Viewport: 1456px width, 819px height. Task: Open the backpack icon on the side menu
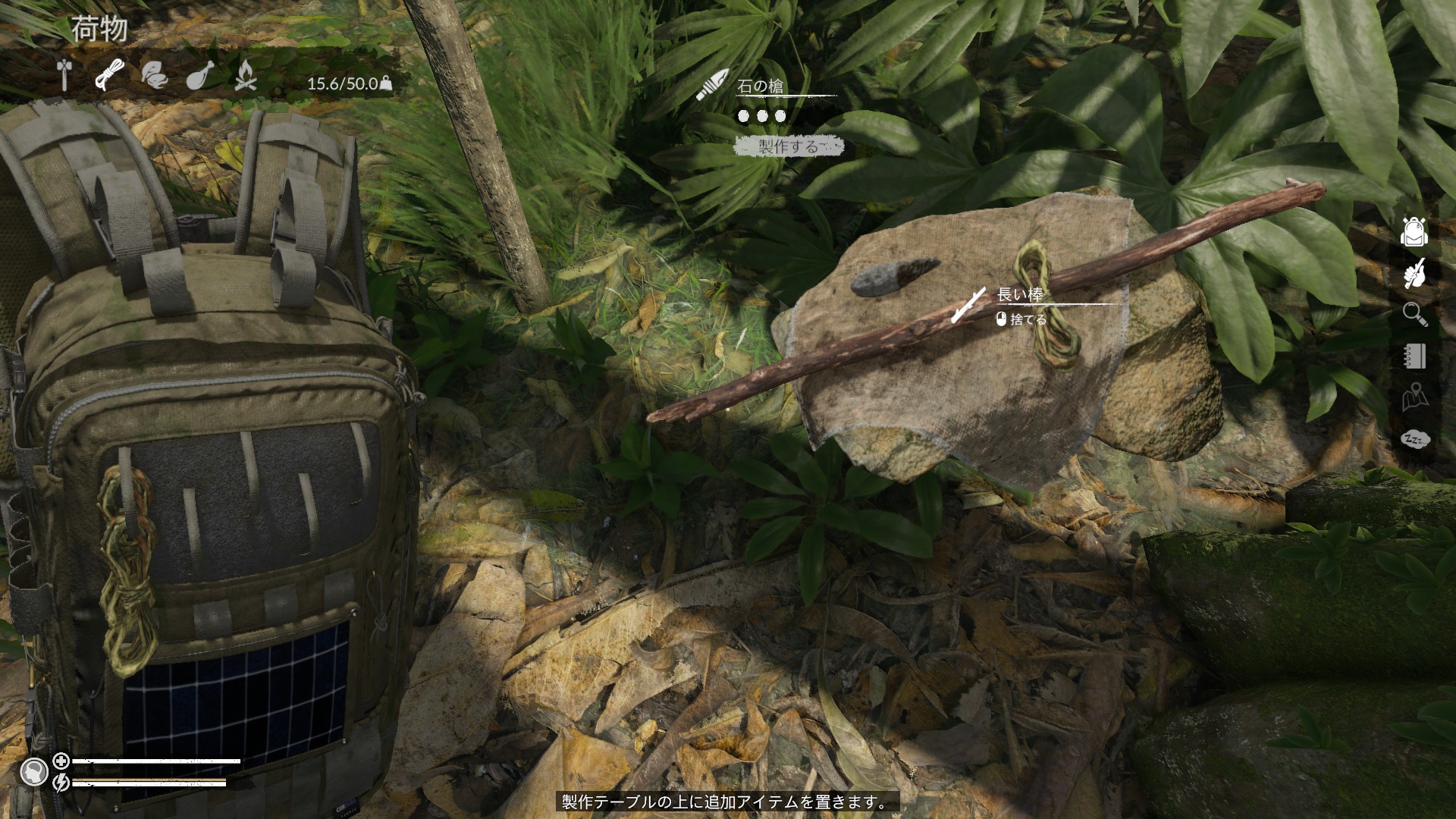coord(1414,232)
